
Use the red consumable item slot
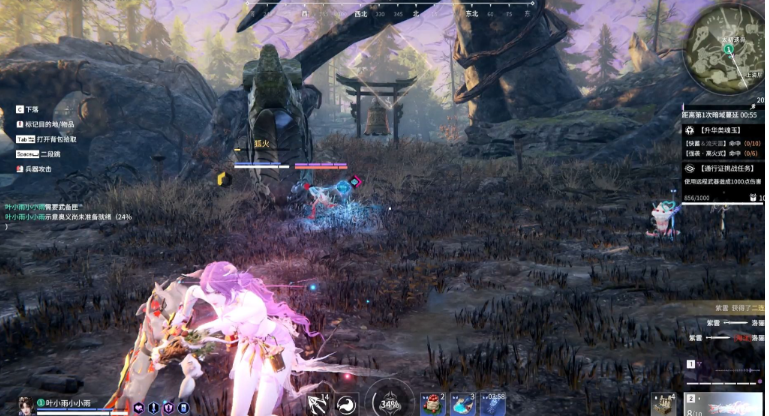[x=432, y=403]
